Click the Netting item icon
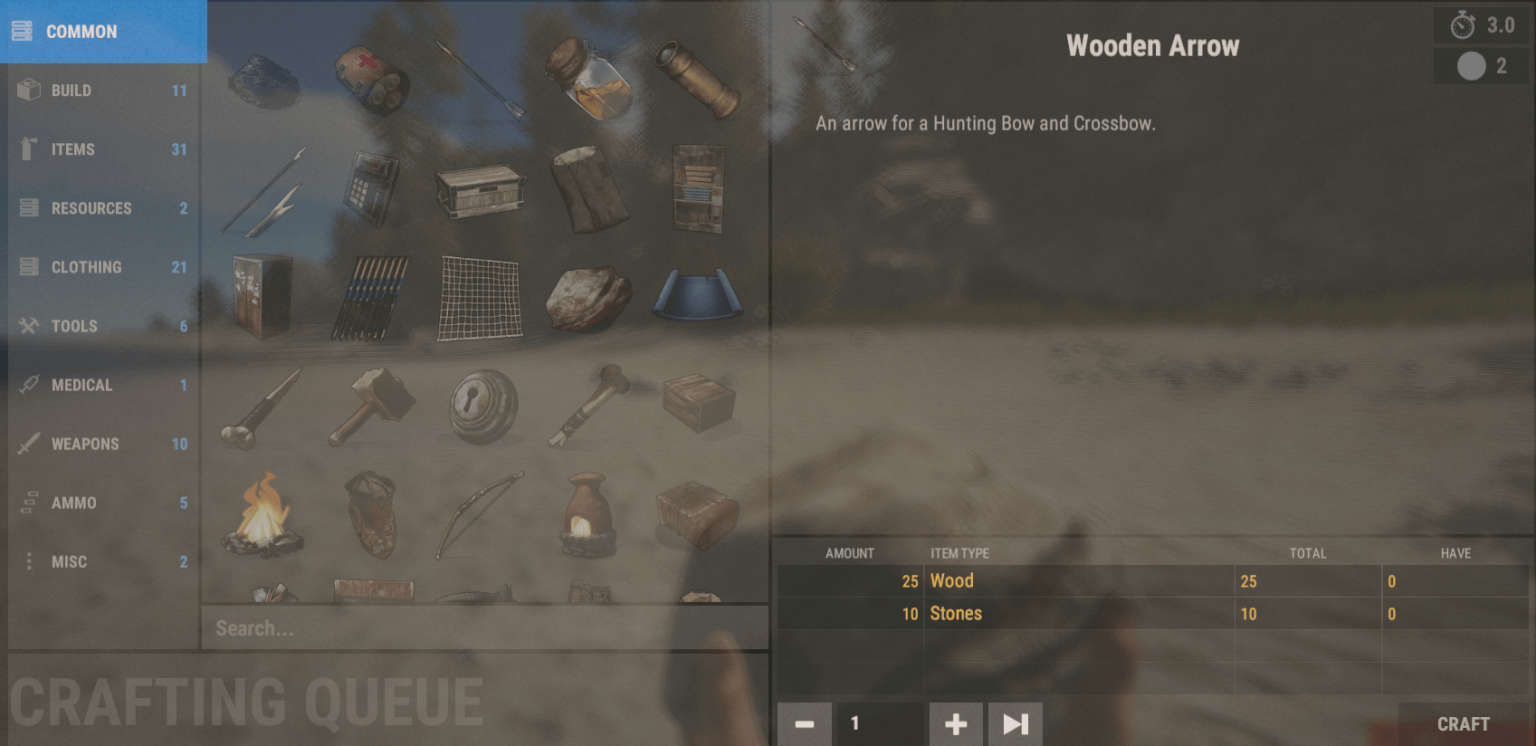Viewport: 1536px width, 746px height. 479,294
